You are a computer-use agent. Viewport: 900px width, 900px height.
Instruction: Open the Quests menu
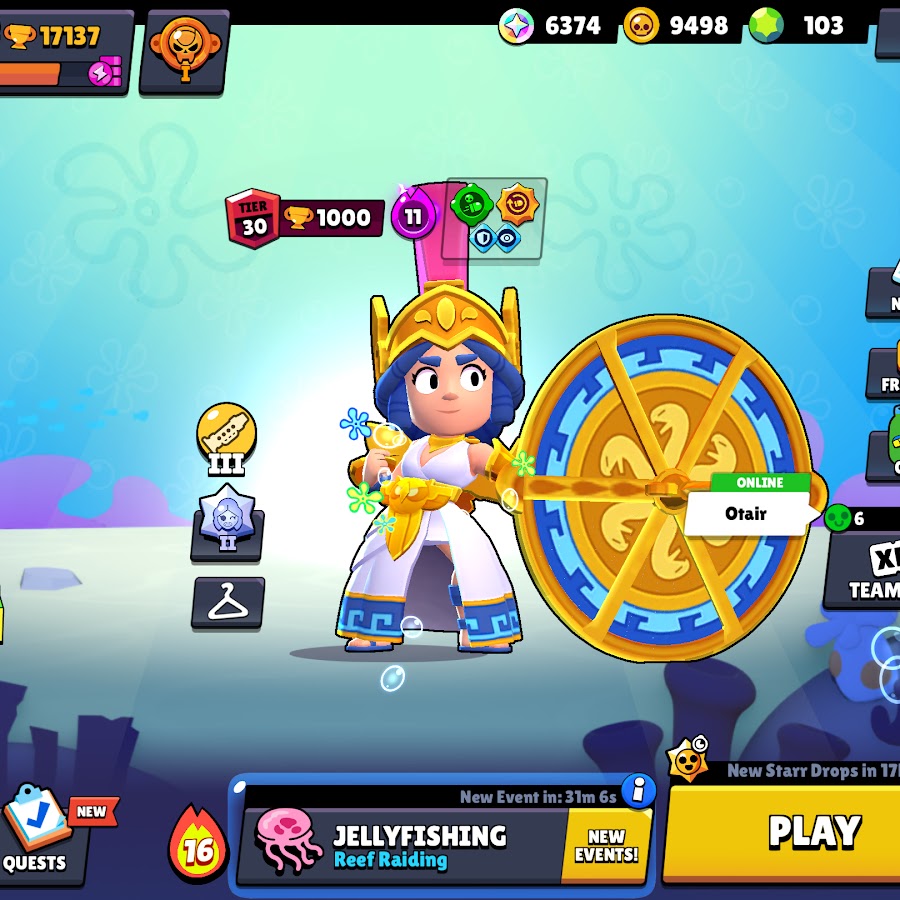[x=40, y=832]
